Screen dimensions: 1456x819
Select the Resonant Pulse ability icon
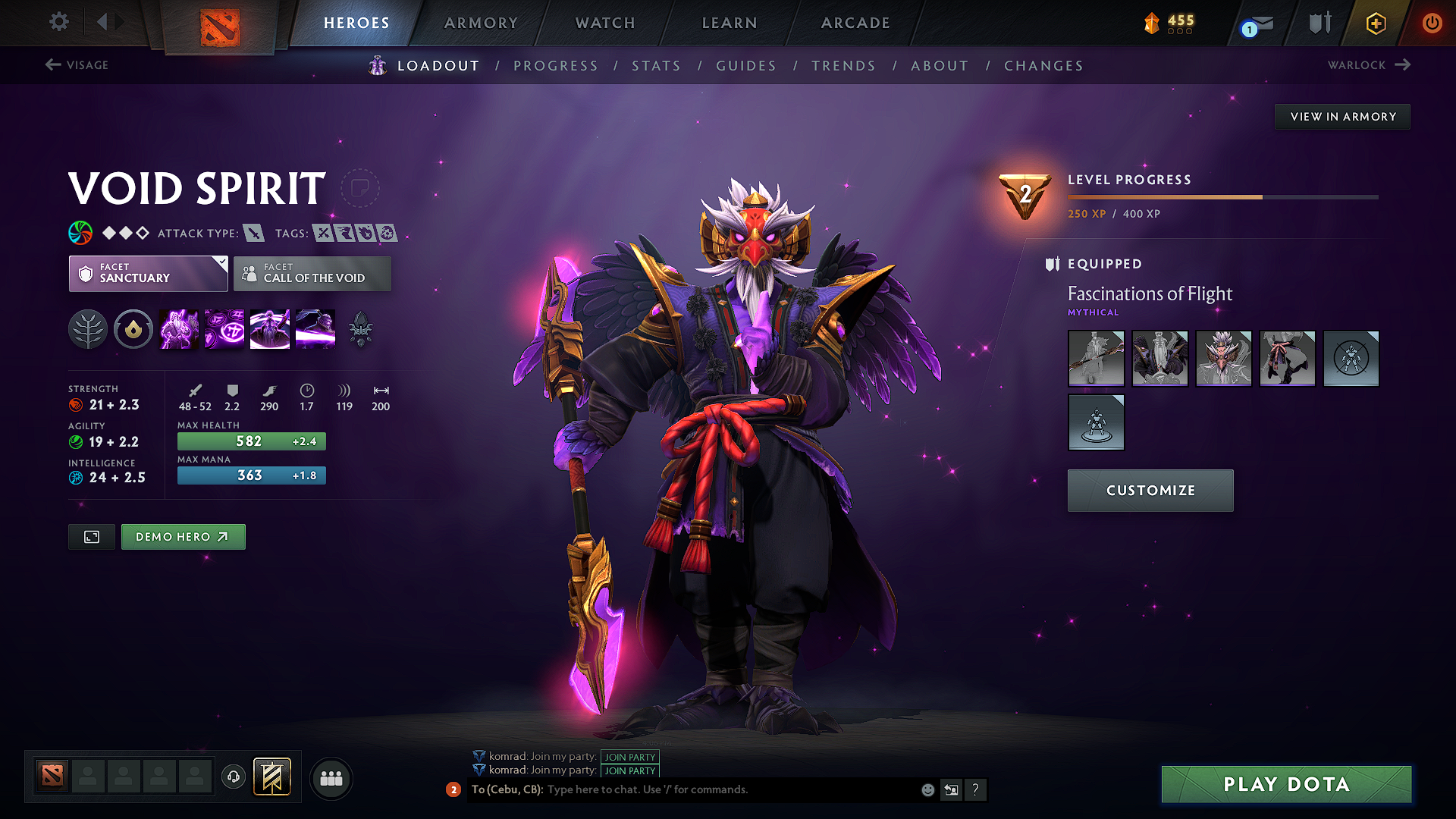tap(269, 328)
